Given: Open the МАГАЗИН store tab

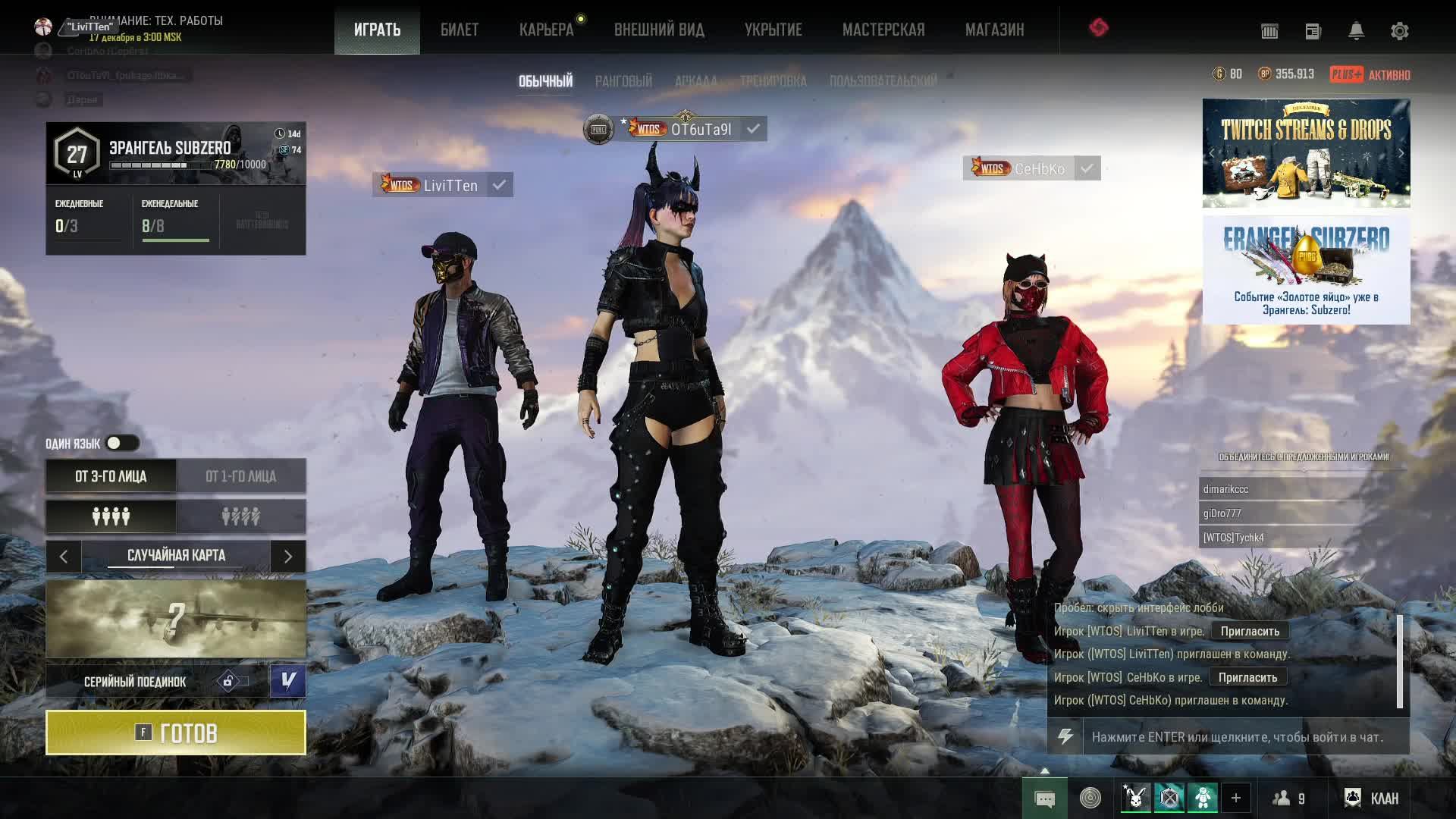Looking at the screenshot, I should pos(994,30).
